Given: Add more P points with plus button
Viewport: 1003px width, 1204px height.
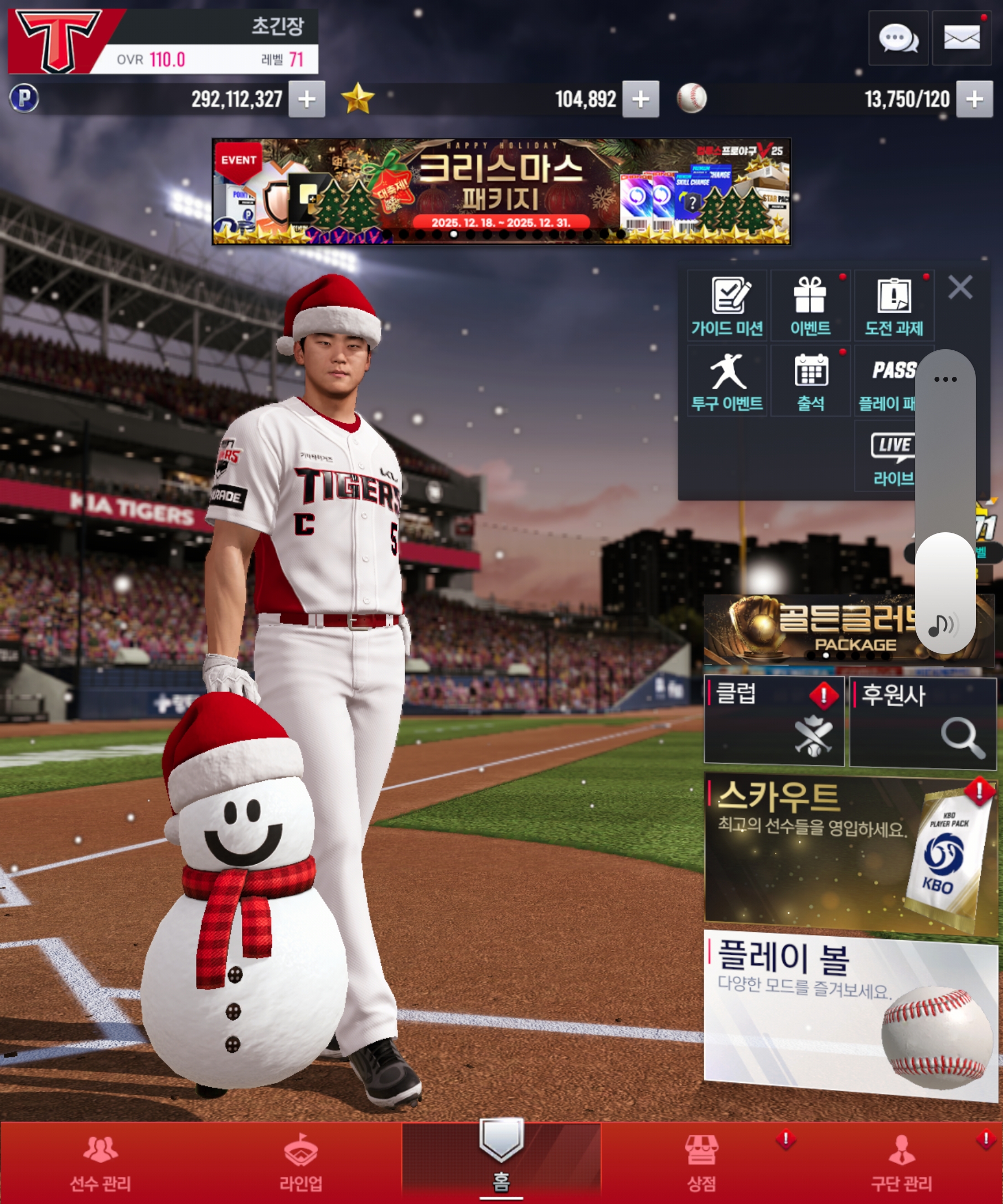Looking at the screenshot, I should pyautogui.click(x=307, y=99).
